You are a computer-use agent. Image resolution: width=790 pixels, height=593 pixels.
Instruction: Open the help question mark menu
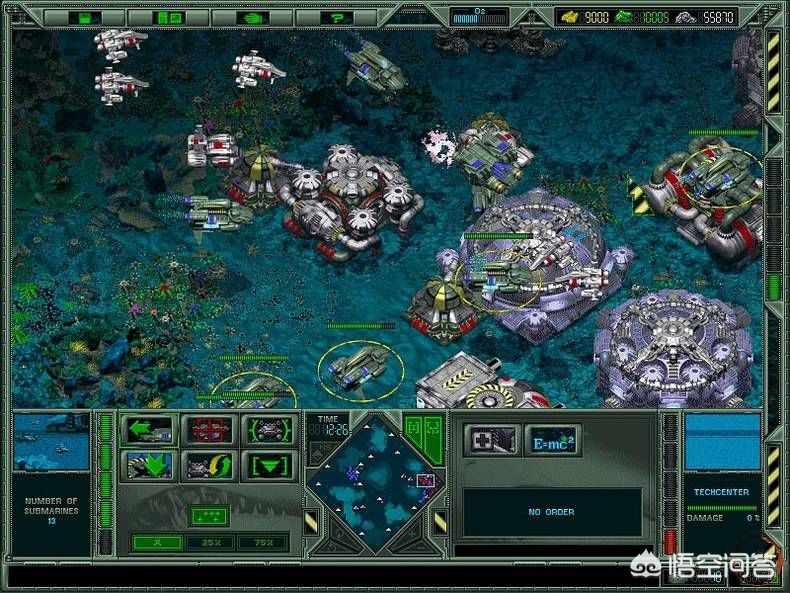(x=338, y=18)
